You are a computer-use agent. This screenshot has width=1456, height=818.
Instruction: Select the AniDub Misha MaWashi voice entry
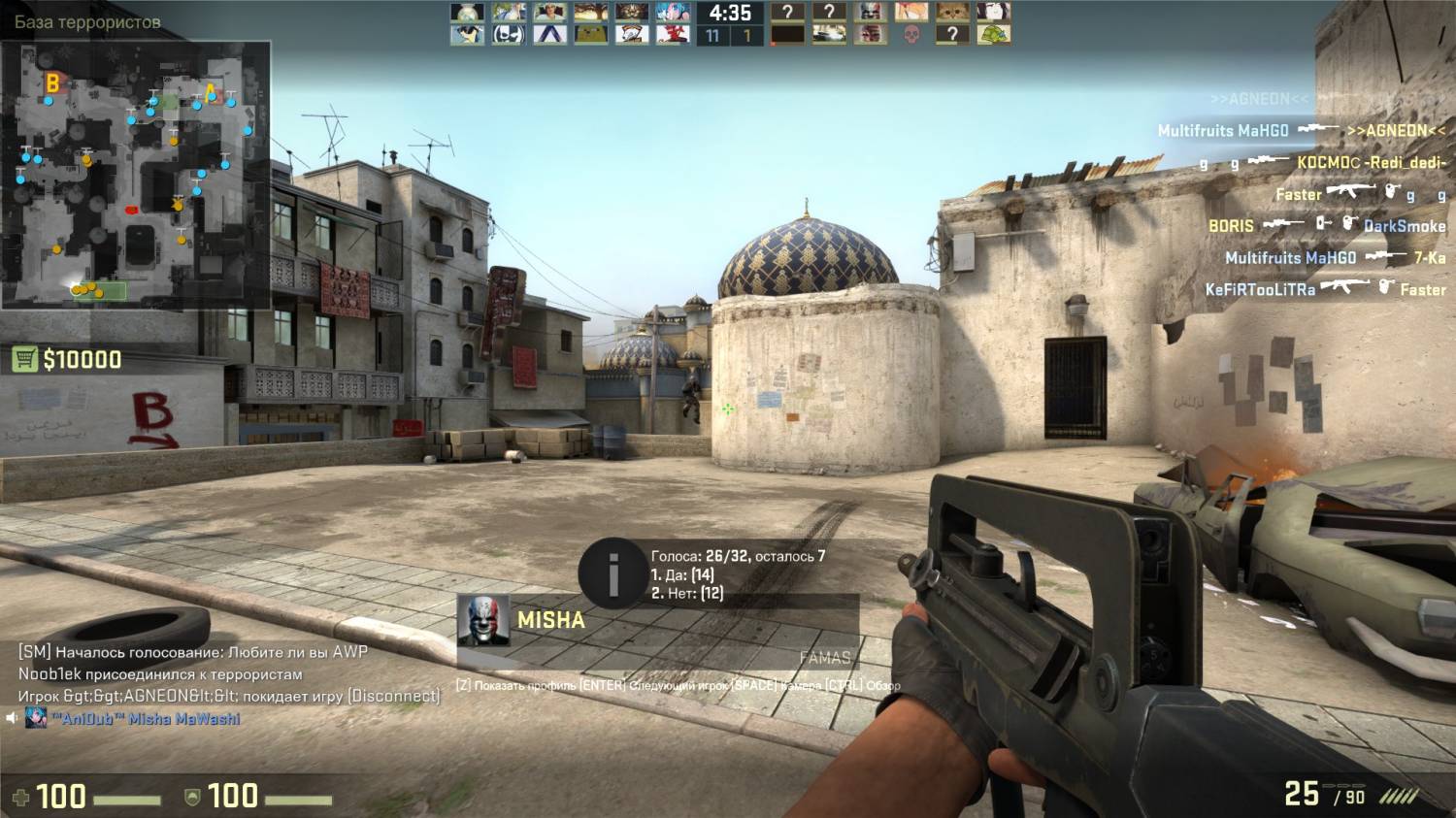[144, 719]
